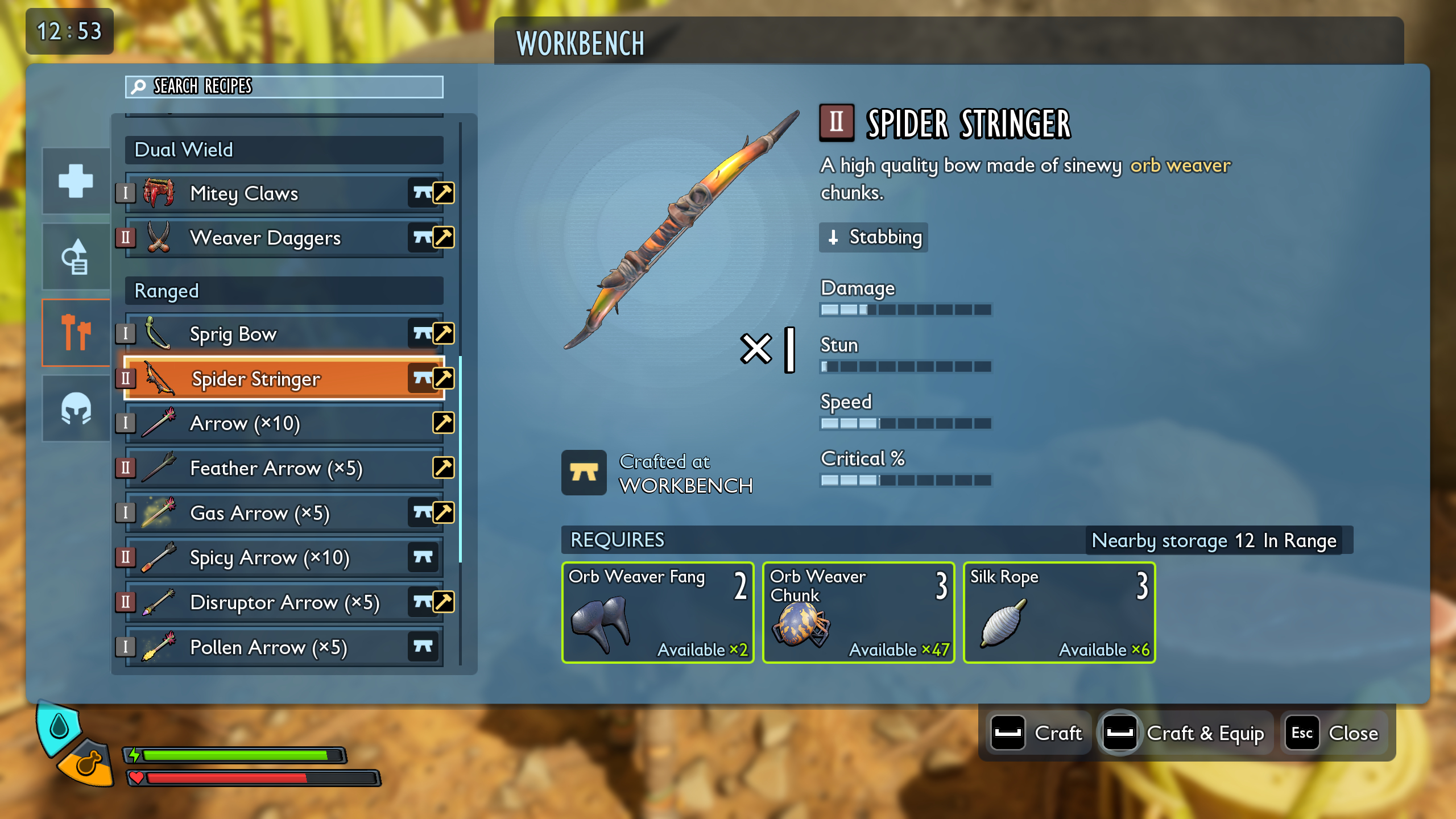The image size is (1456, 819).
Task: Click the second sidebar category icon
Action: pos(75,256)
